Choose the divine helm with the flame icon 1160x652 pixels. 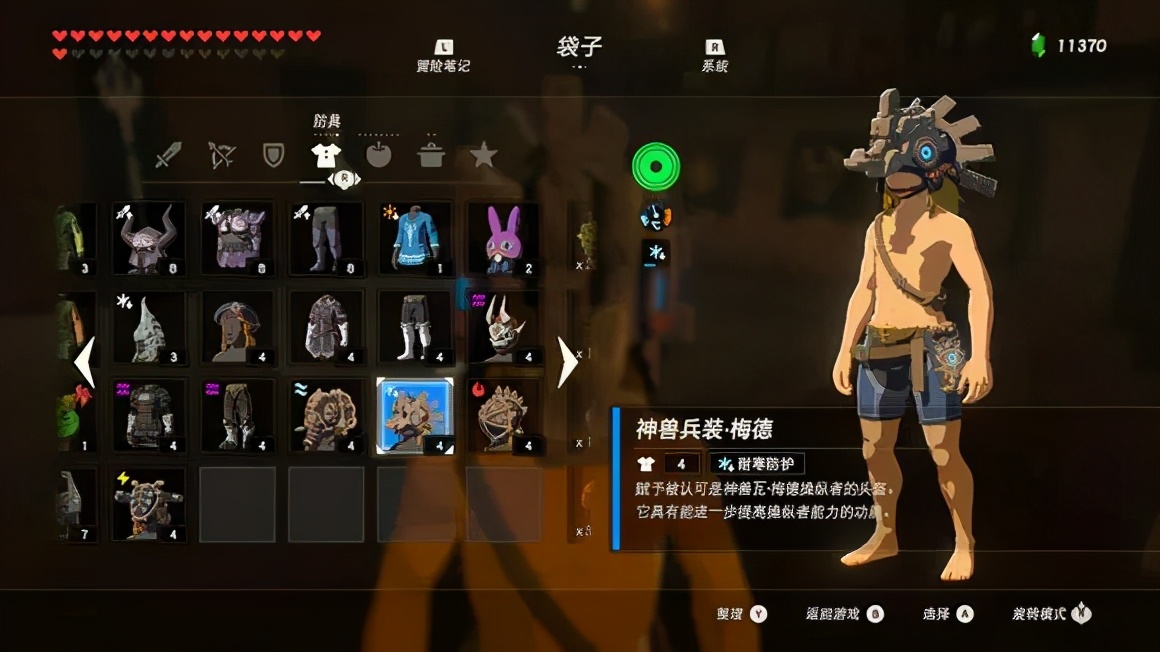point(504,415)
